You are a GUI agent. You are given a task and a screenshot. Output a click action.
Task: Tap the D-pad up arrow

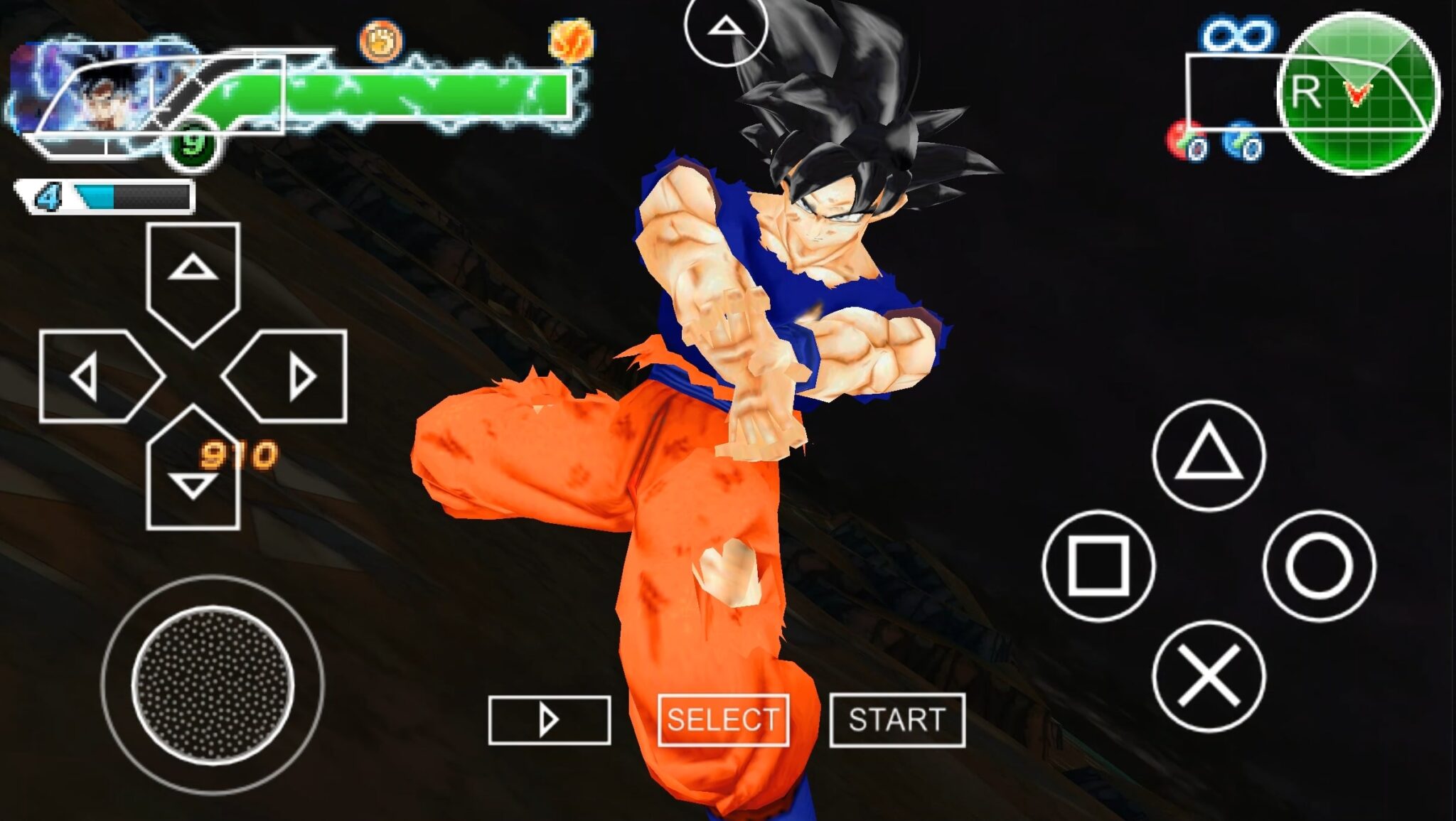(x=193, y=274)
